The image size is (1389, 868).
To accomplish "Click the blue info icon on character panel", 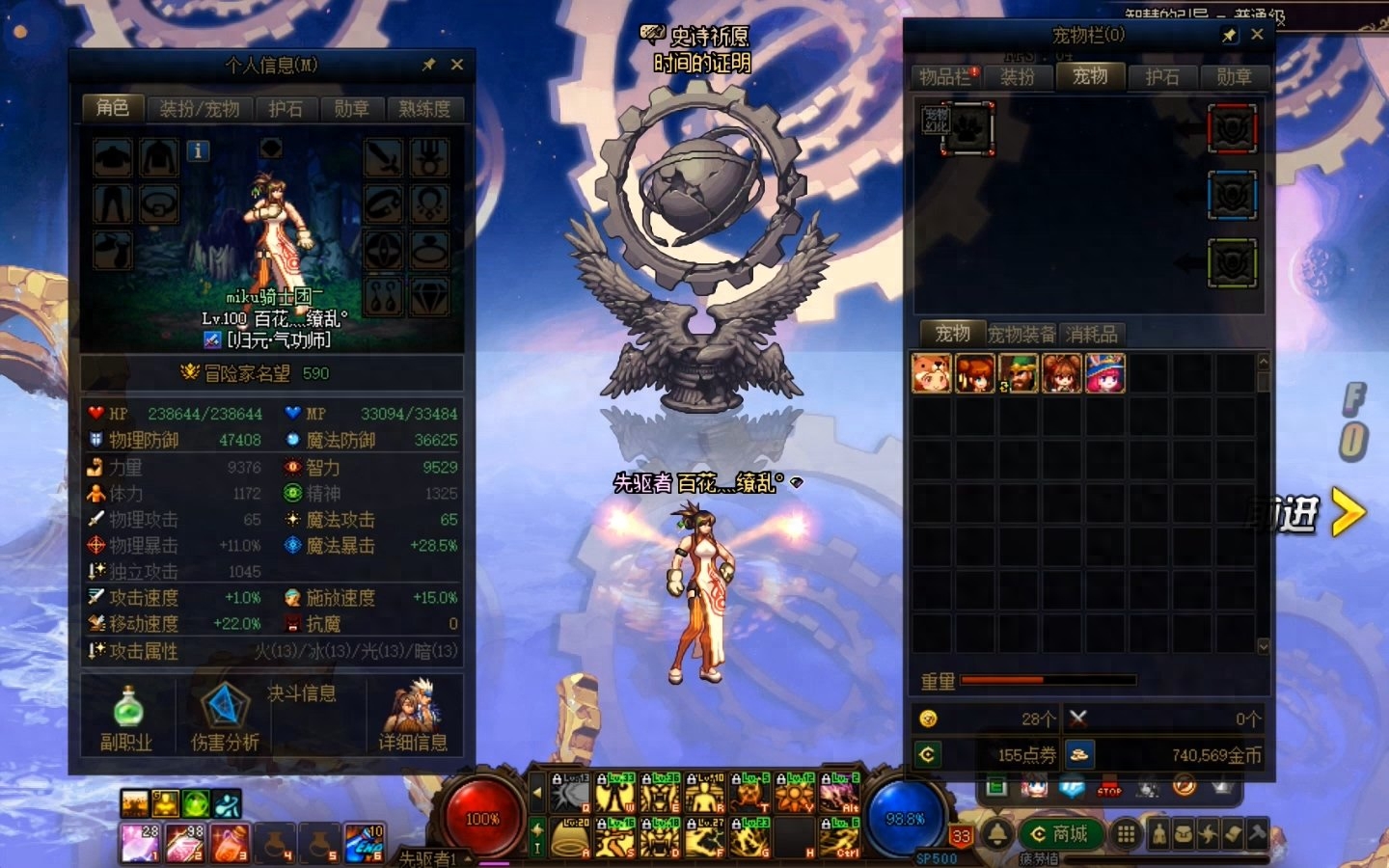I will (198, 150).
